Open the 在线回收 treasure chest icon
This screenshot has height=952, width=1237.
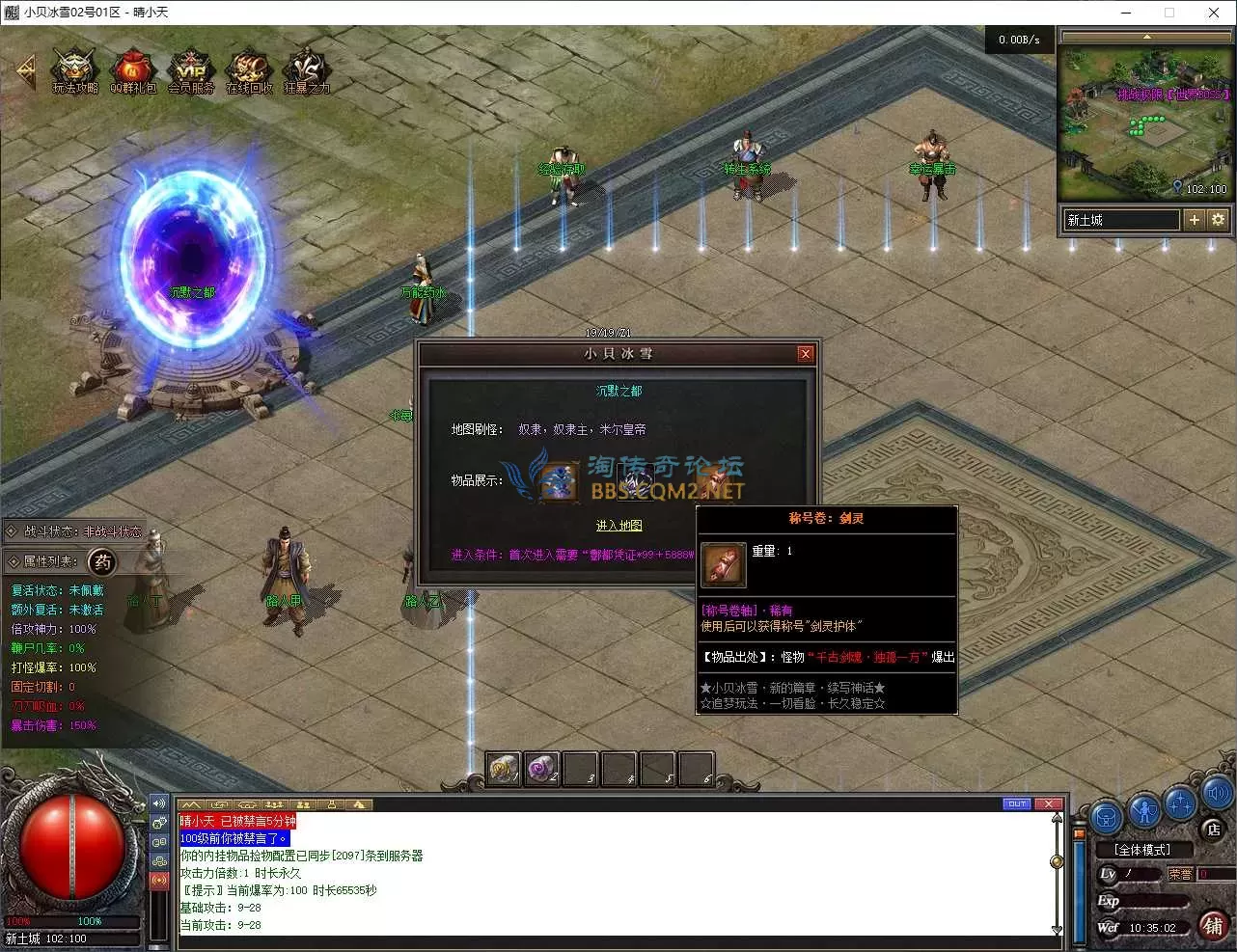[249, 69]
